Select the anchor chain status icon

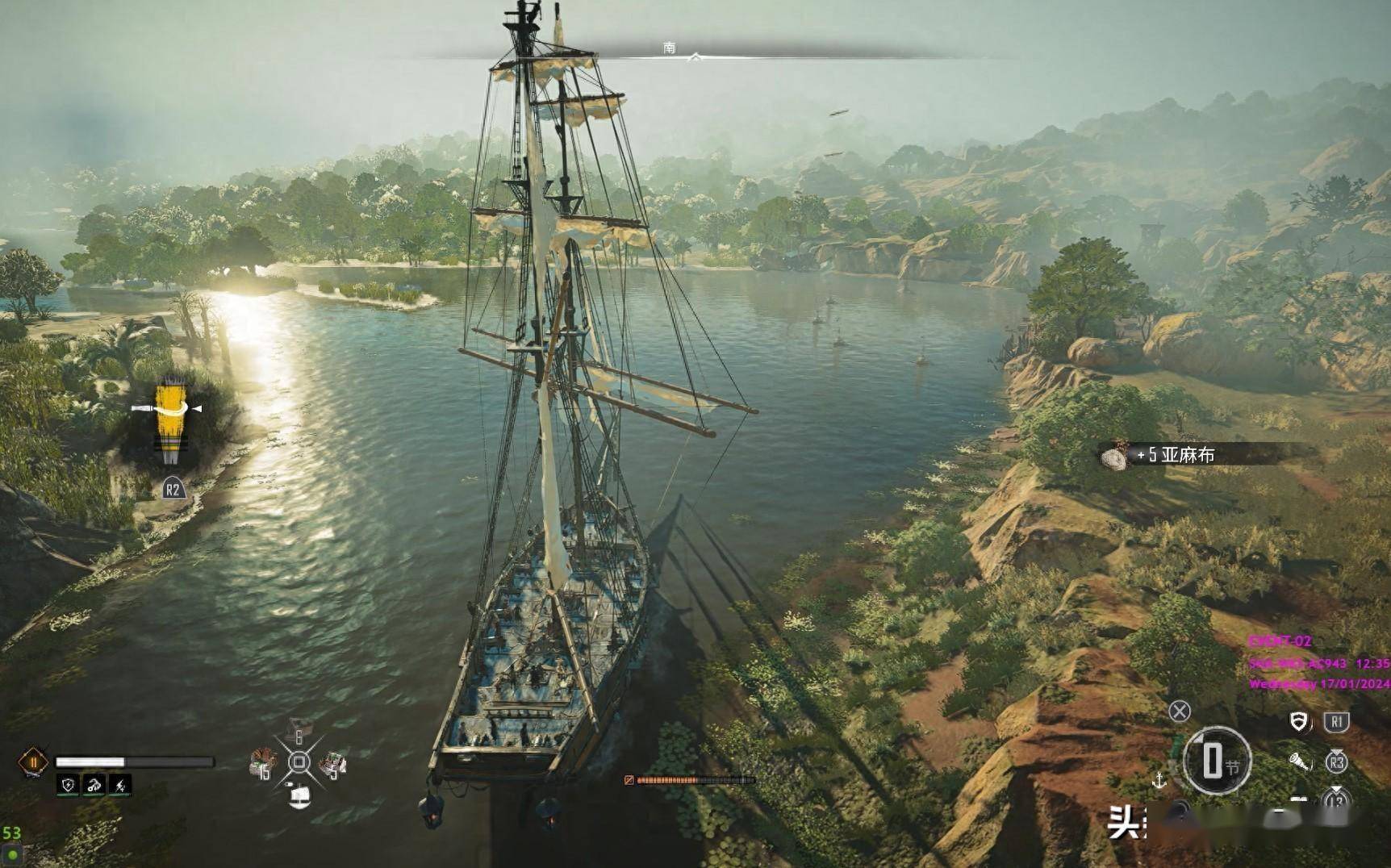(94, 784)
